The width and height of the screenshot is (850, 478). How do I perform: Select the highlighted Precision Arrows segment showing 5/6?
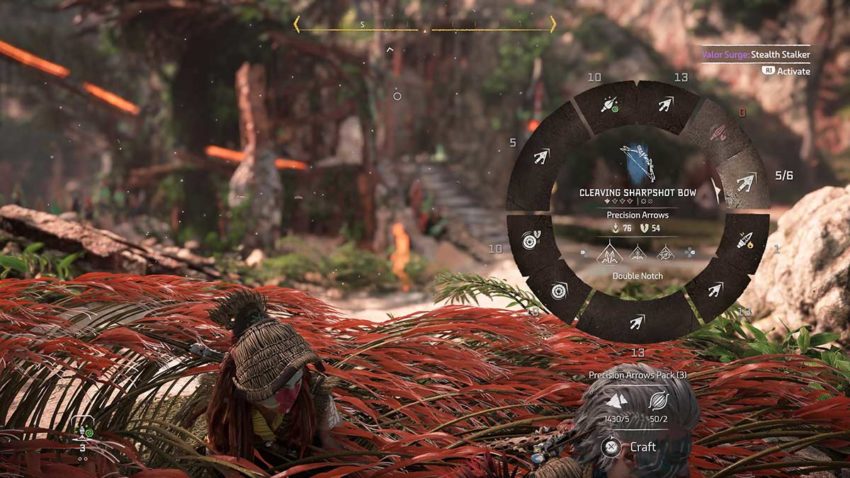click(743, 181)
